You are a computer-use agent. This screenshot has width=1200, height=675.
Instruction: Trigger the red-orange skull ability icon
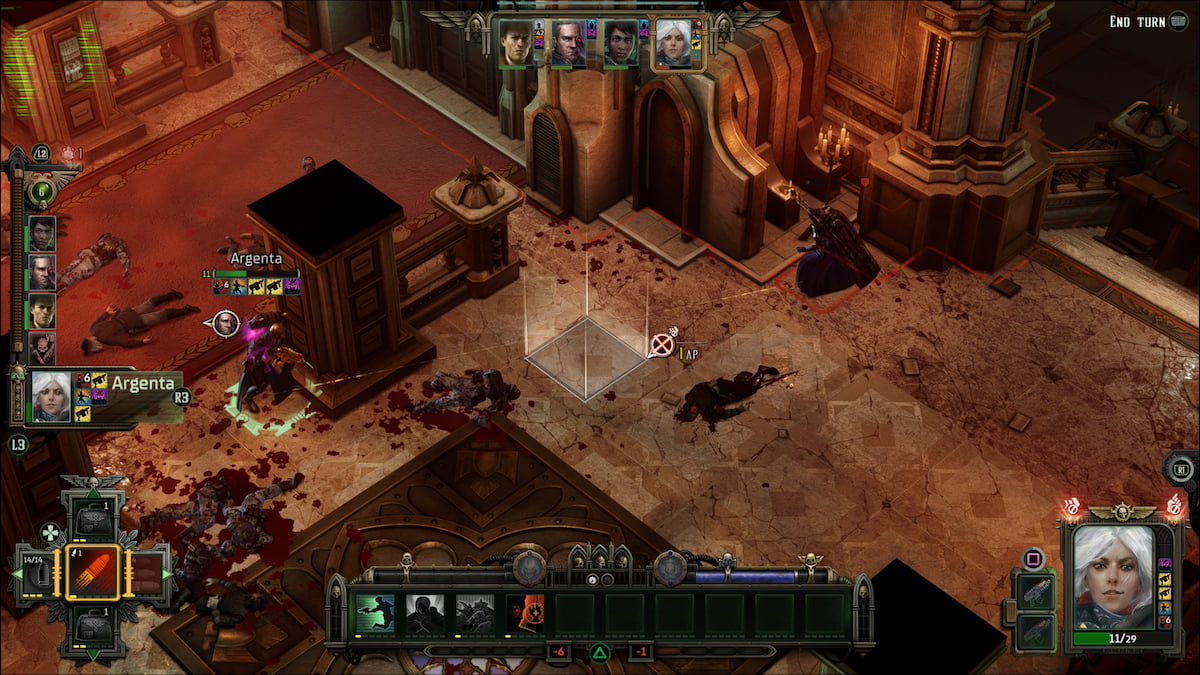pyautogui.click(x=525, y=614)
